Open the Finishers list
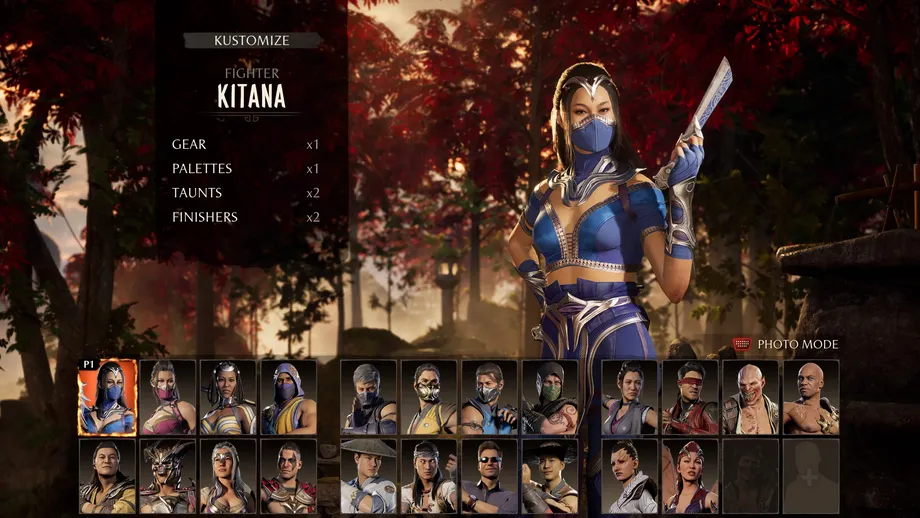This screenshot has height=518, width=920. tap(203, 217)
